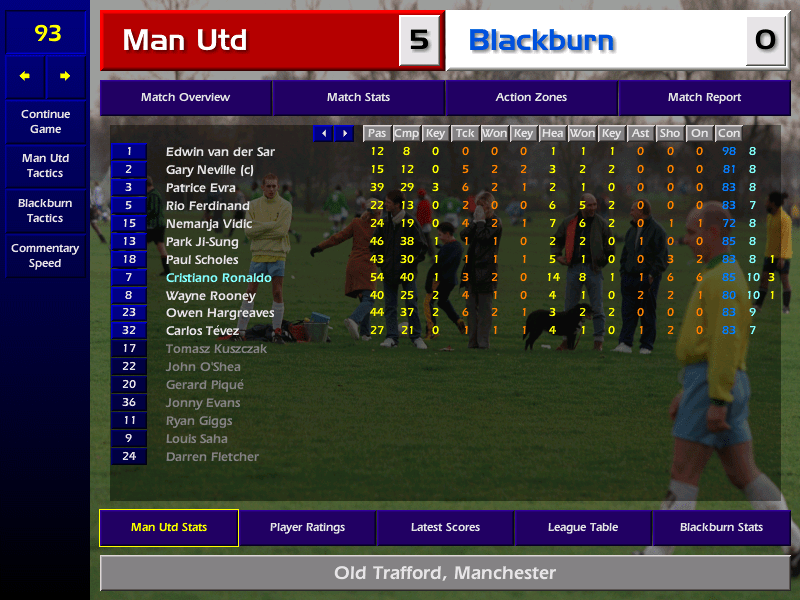Switch to the Match Overview tab

click(185, 98)
